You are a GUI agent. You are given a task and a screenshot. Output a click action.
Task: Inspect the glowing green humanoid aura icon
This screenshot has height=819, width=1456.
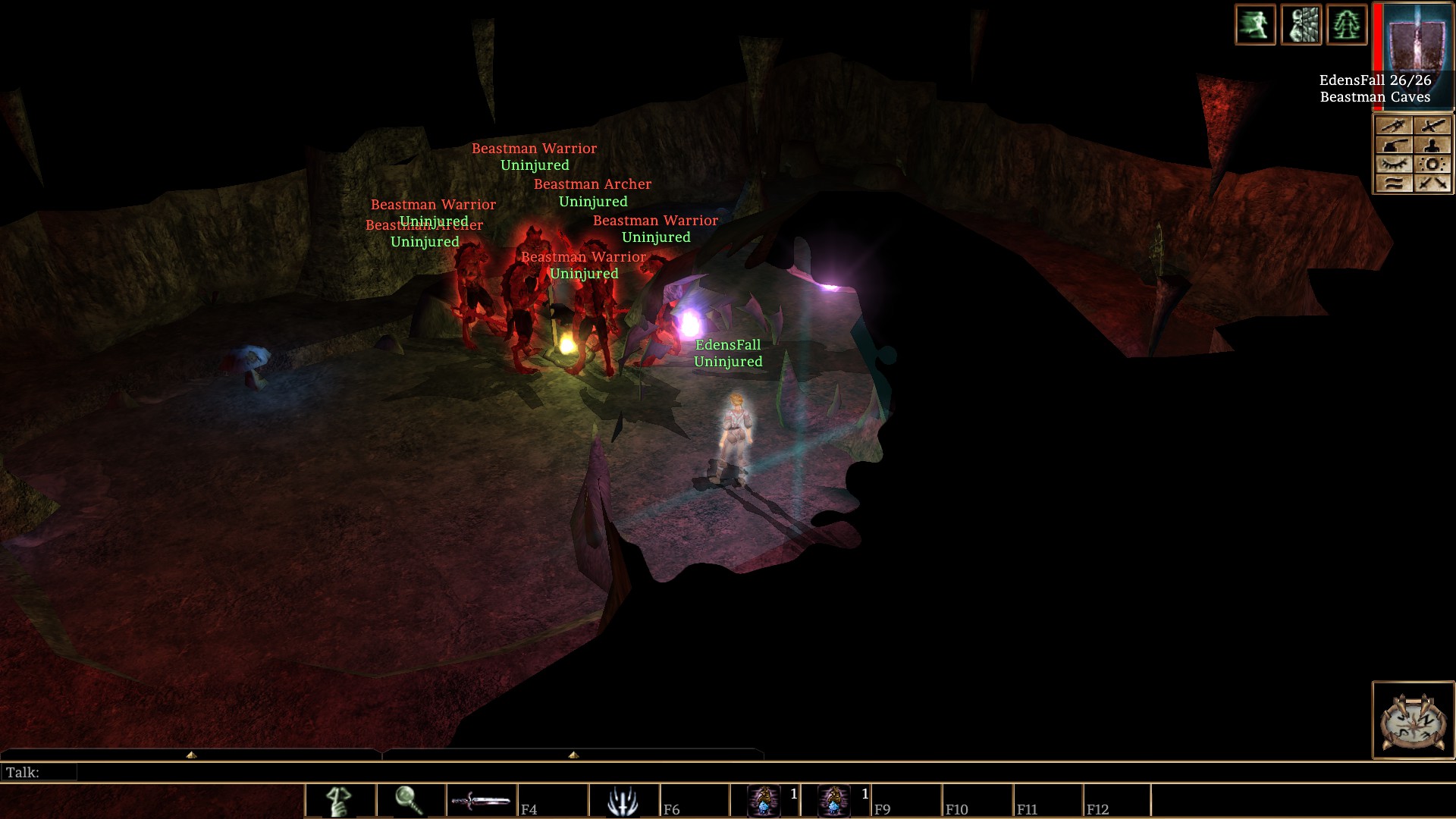[1346, 24]
